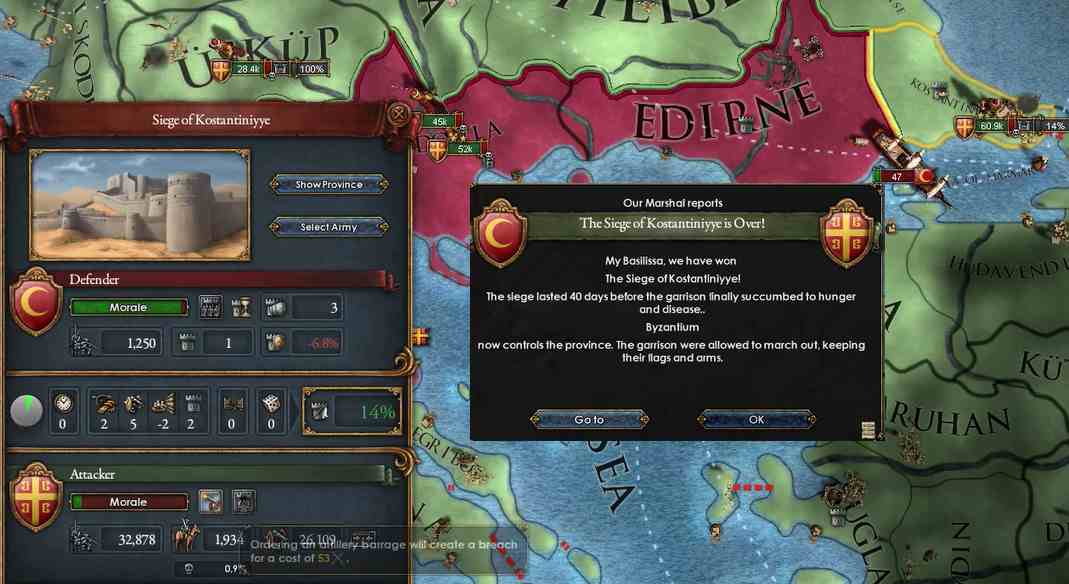
Task: Select Army from the siege panel
Action: pyautogui.click(x=328, y=227)
